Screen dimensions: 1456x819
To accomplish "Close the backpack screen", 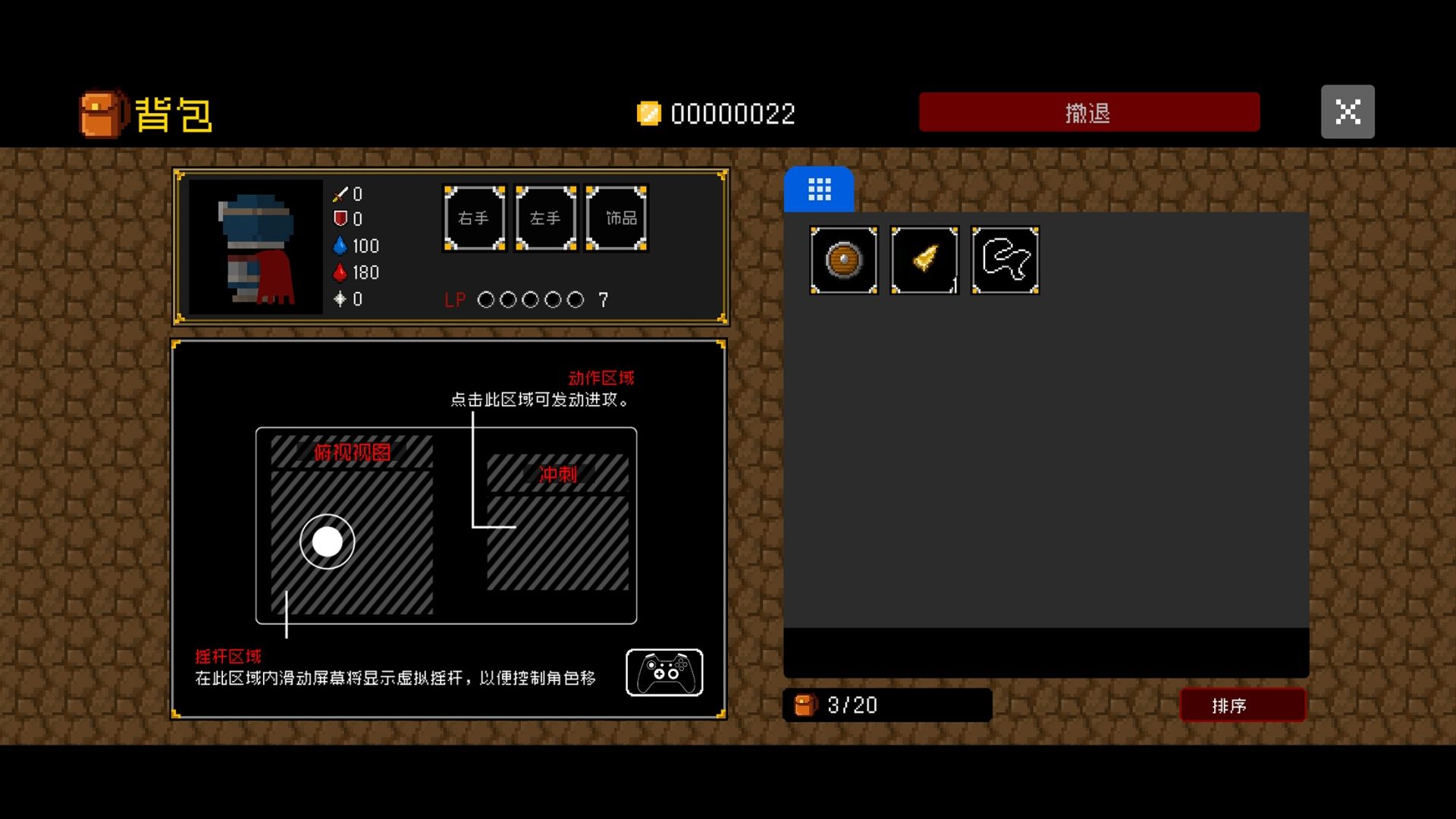I will pos(1347,111).
